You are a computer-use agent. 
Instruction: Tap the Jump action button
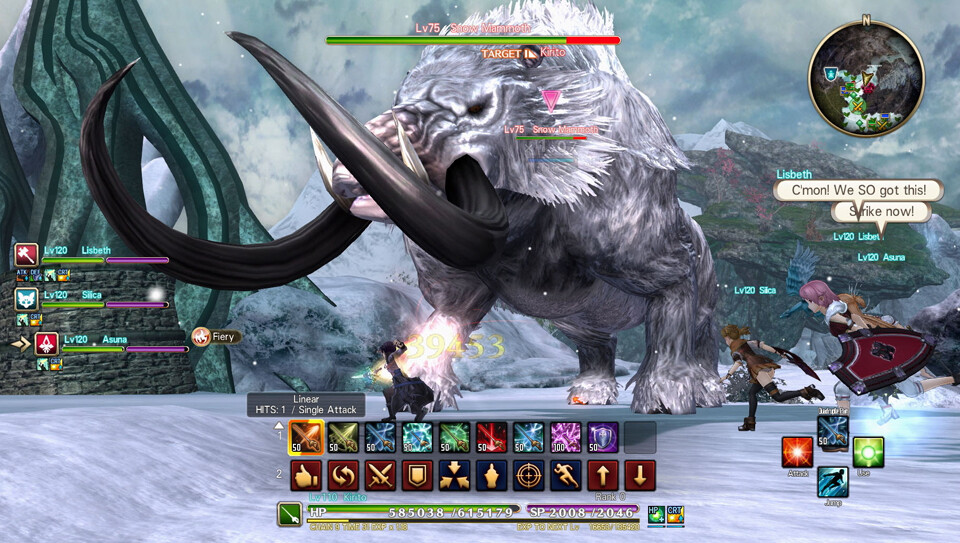point(832,482)
